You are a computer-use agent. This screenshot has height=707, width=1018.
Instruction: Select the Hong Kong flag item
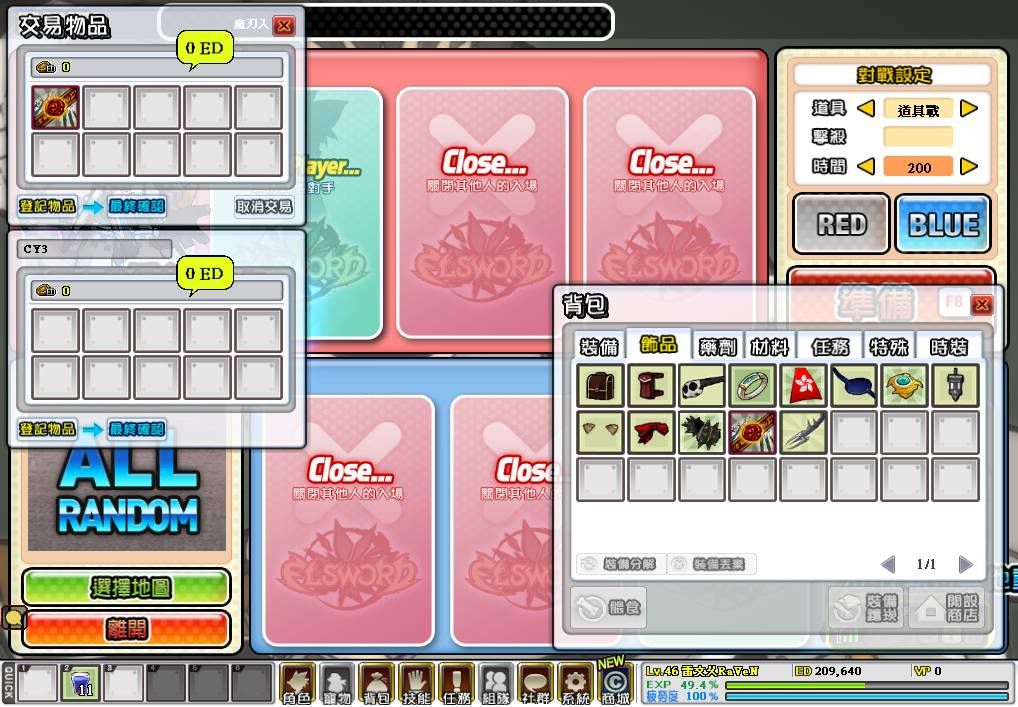(x=803, y=385)
